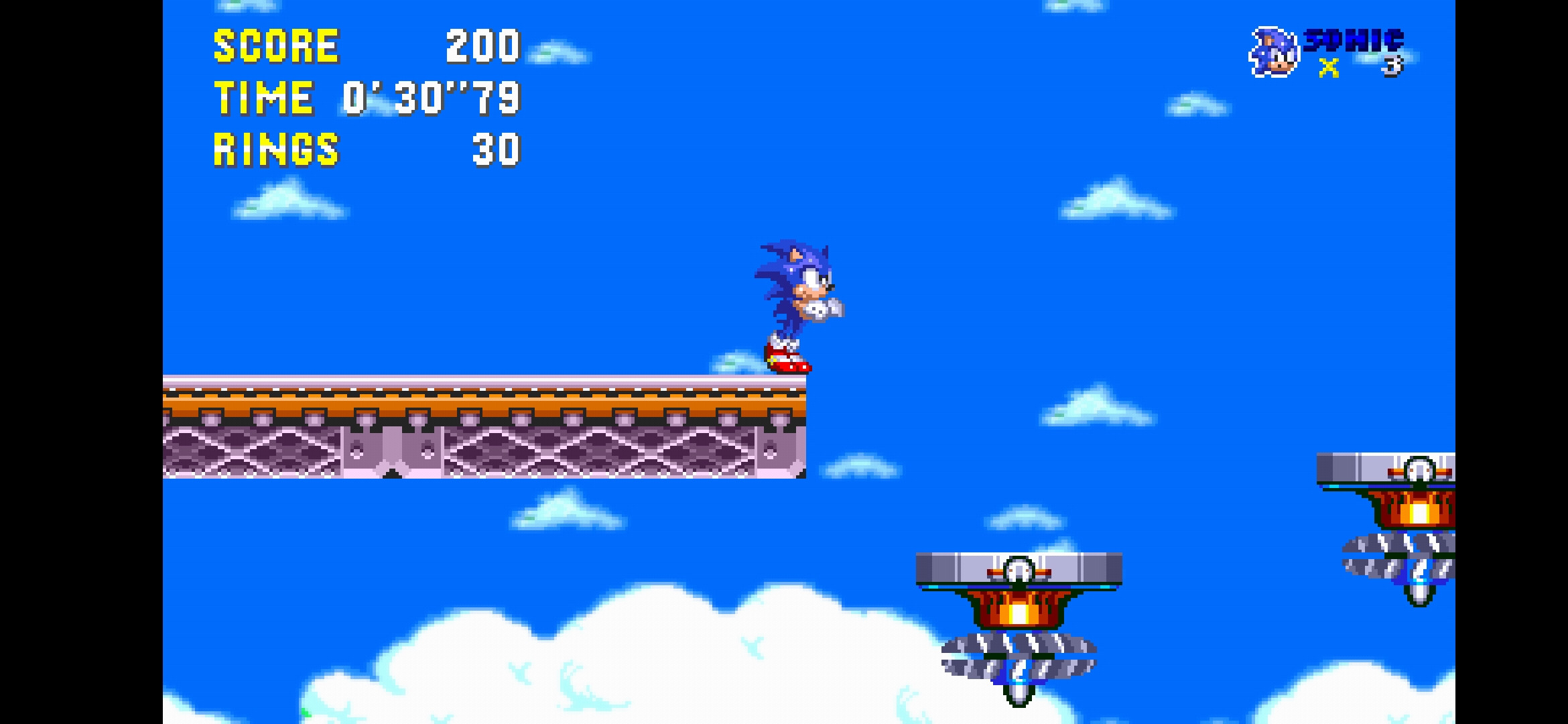
Task: Click the yellow X multiplier beside the lives count
Action: tap(1329, 66)
